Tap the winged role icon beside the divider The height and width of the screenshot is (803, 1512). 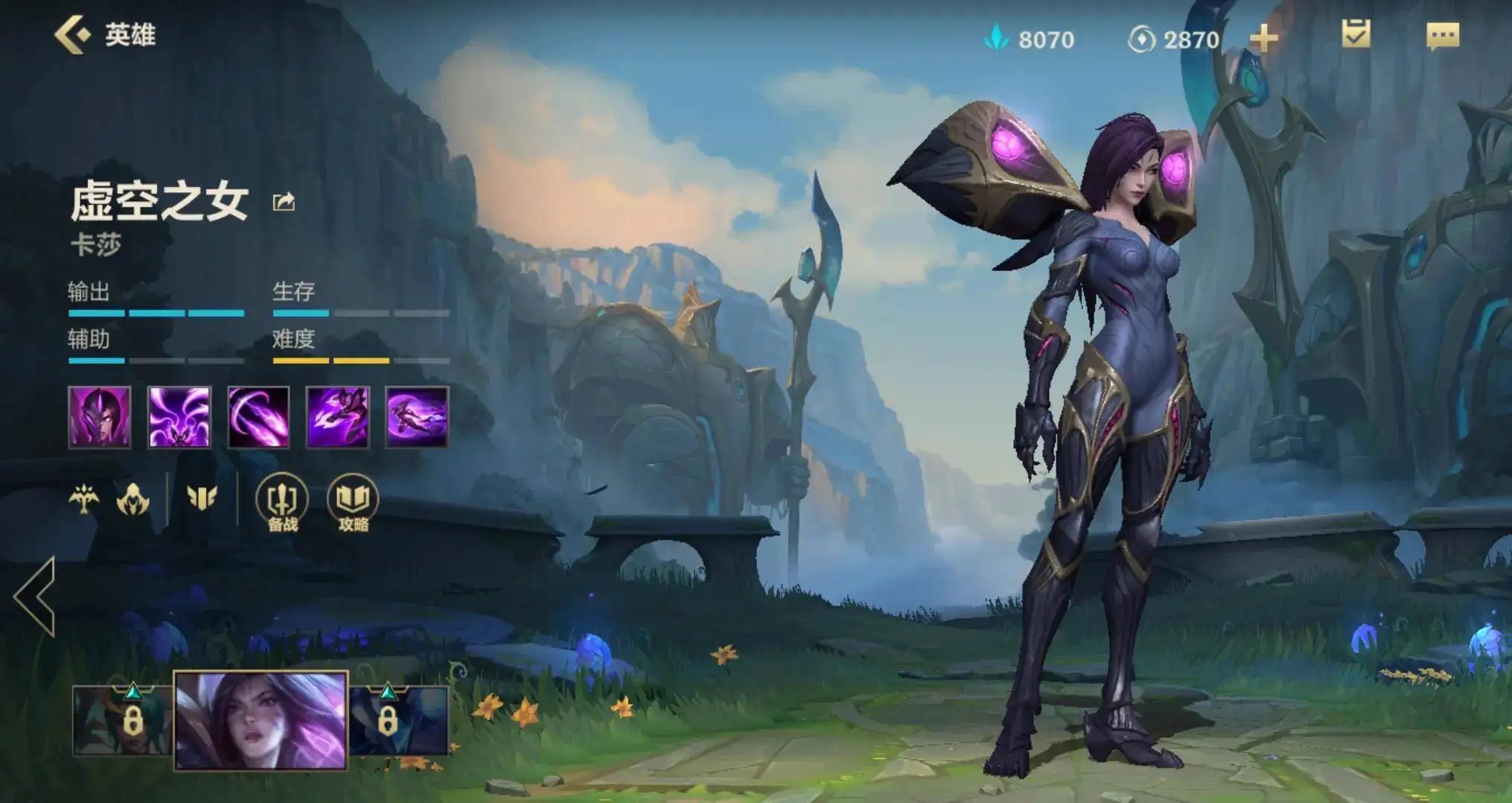(202, 498)
